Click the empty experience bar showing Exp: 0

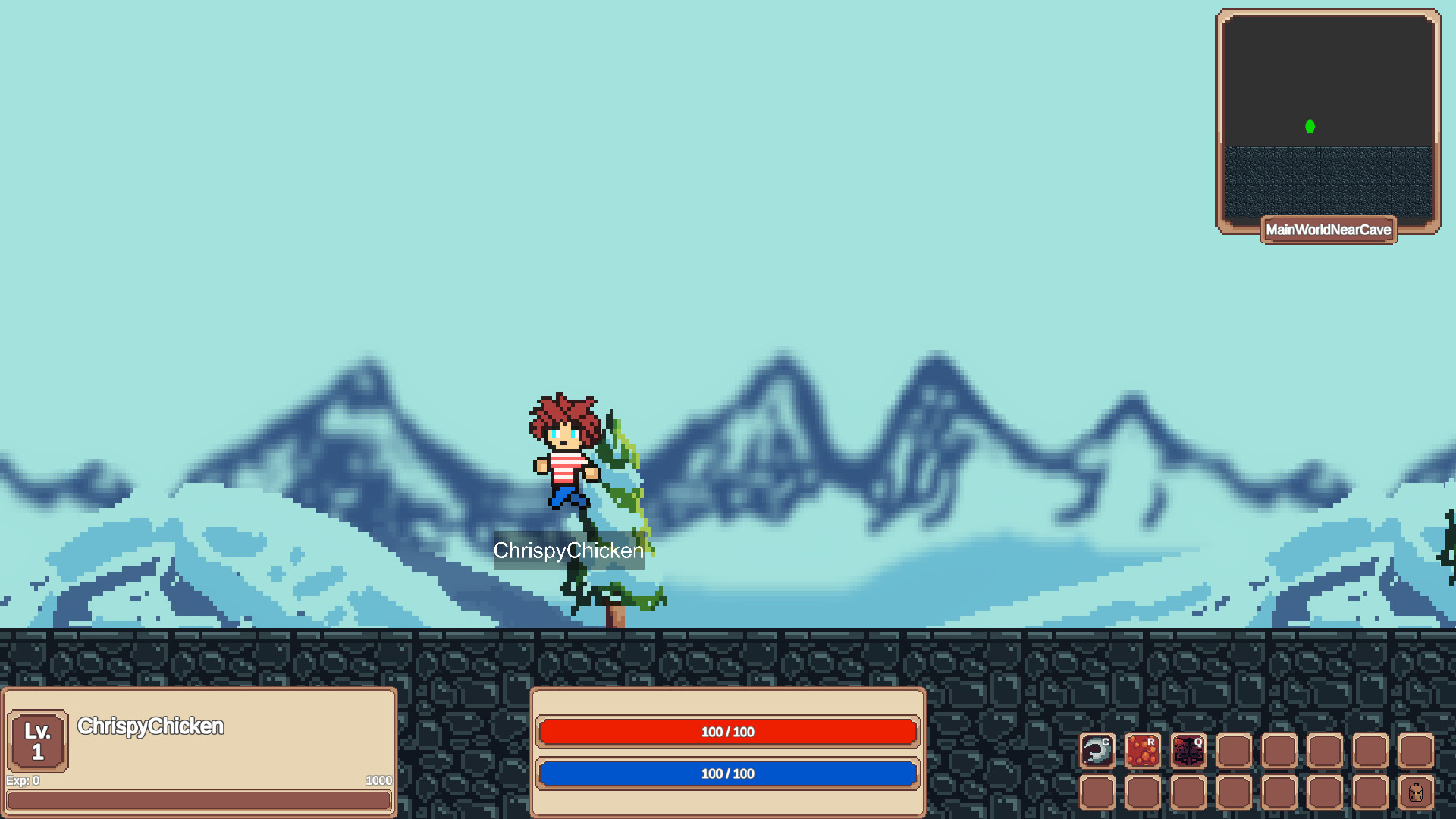(197, 801)
